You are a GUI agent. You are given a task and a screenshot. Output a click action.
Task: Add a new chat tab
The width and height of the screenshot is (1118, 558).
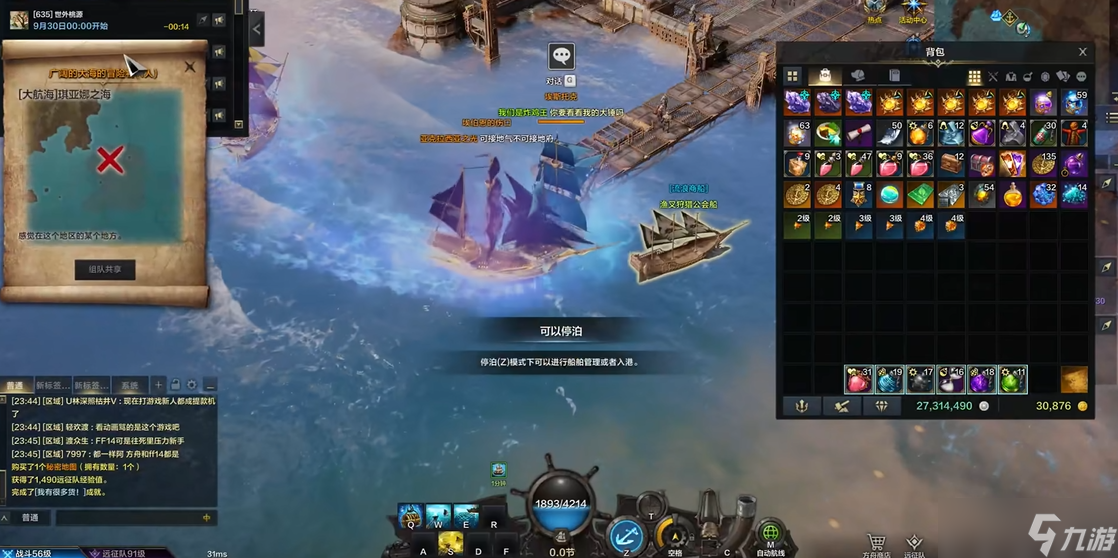(x=158, y=385)
